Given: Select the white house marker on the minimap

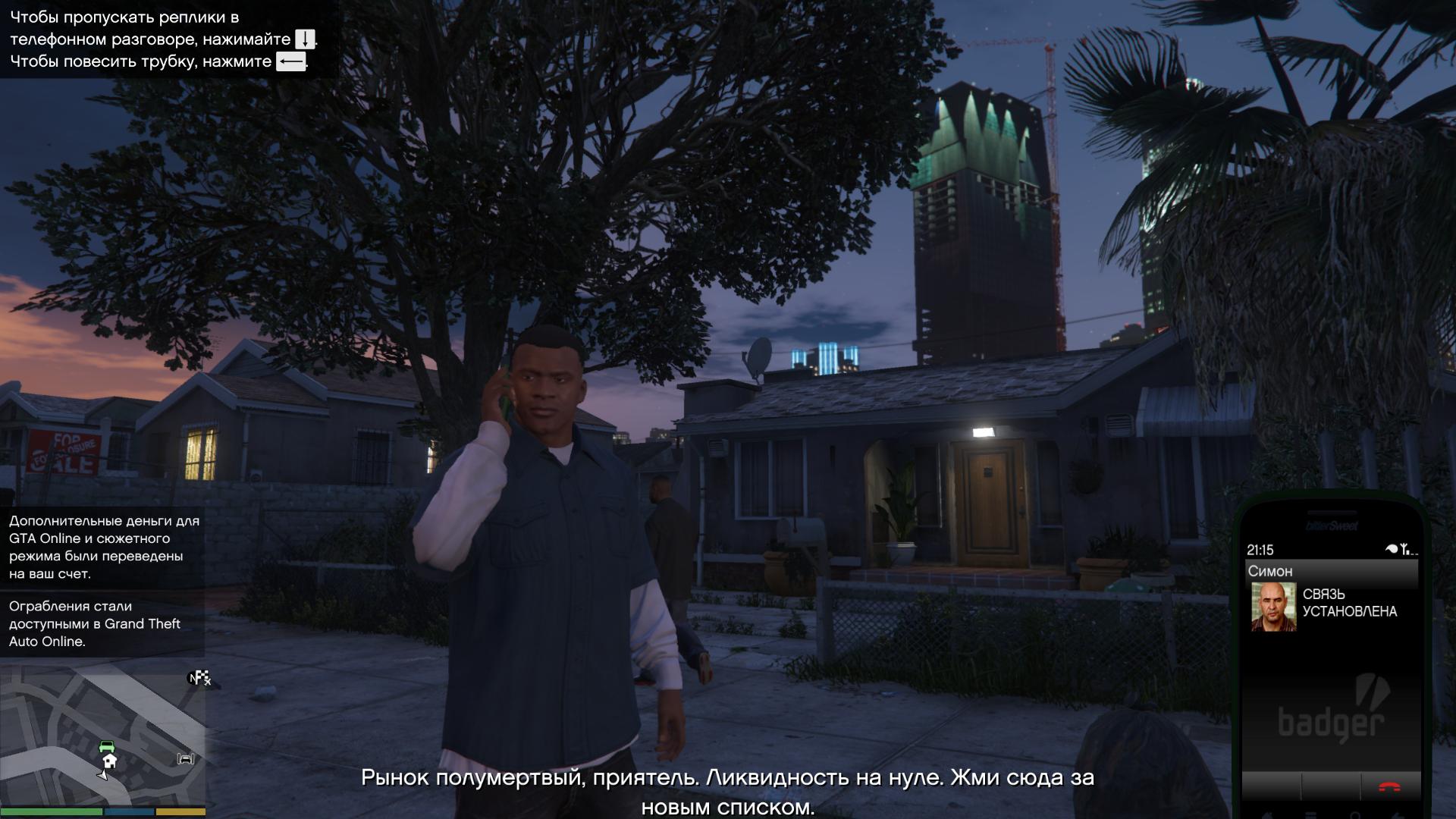Looking at the screenshot, I should (110, 761).
